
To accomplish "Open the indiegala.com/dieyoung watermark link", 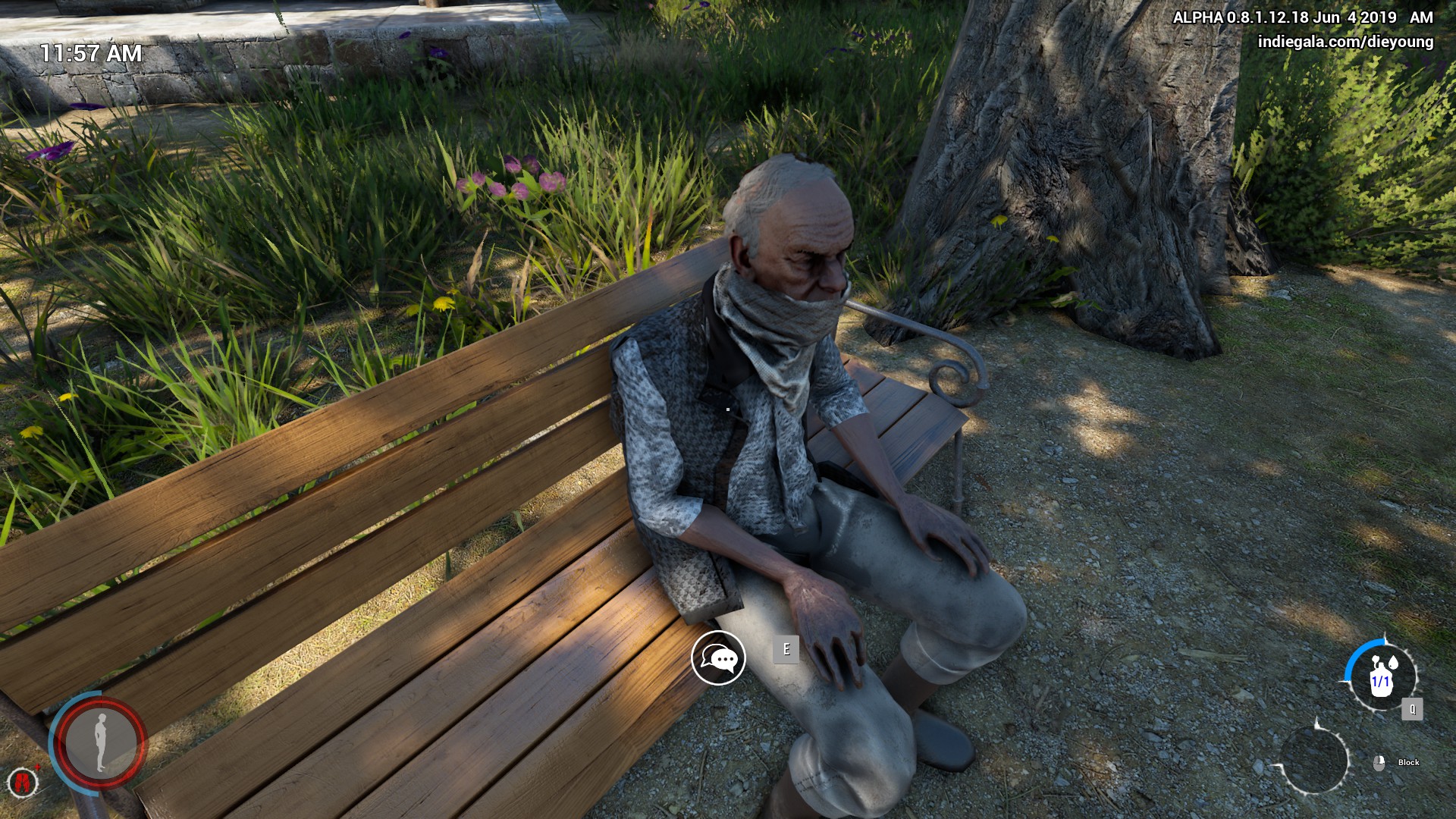I will point(1345,42).
